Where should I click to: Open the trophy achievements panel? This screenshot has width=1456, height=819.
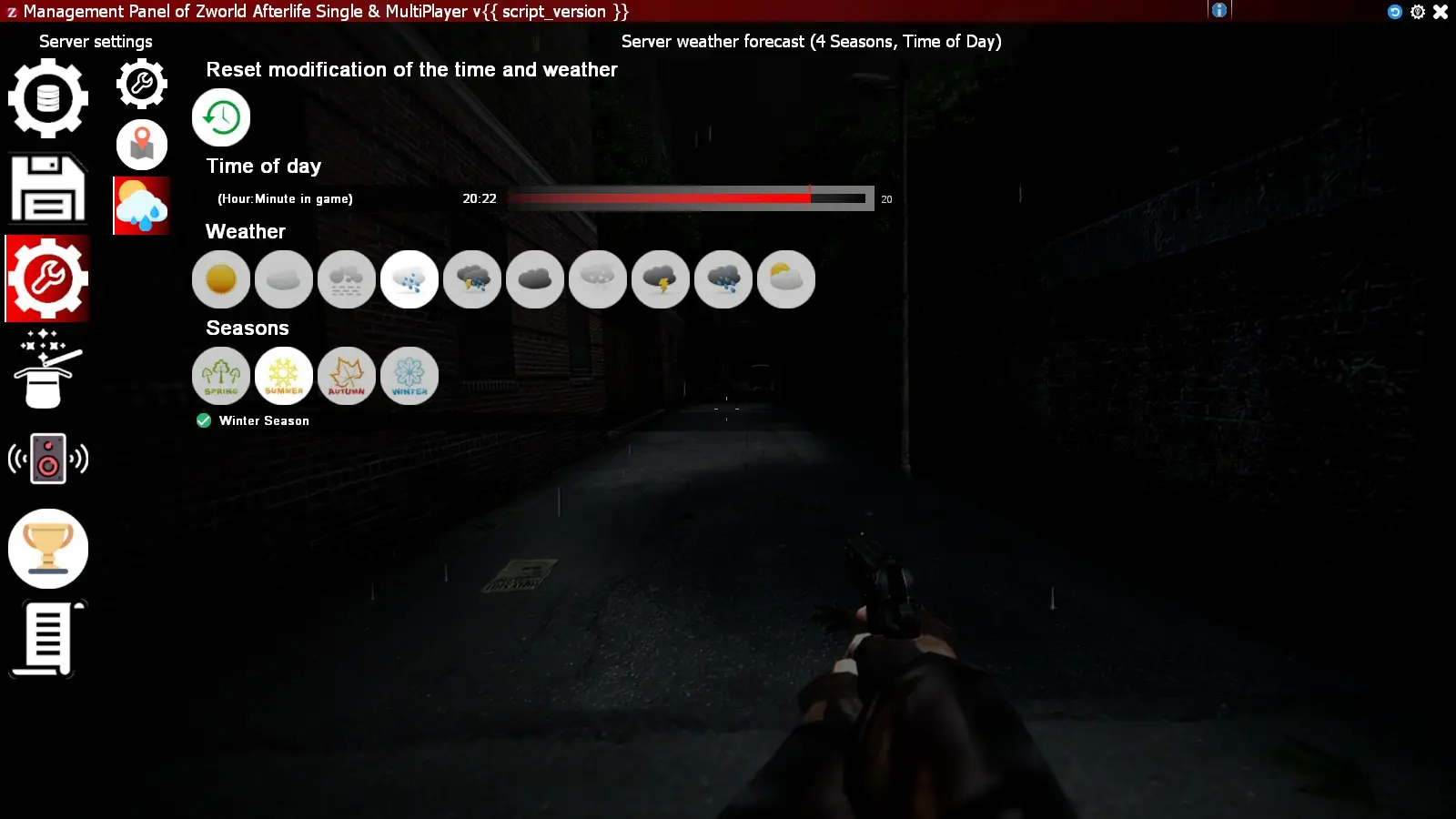click(48, 548)
